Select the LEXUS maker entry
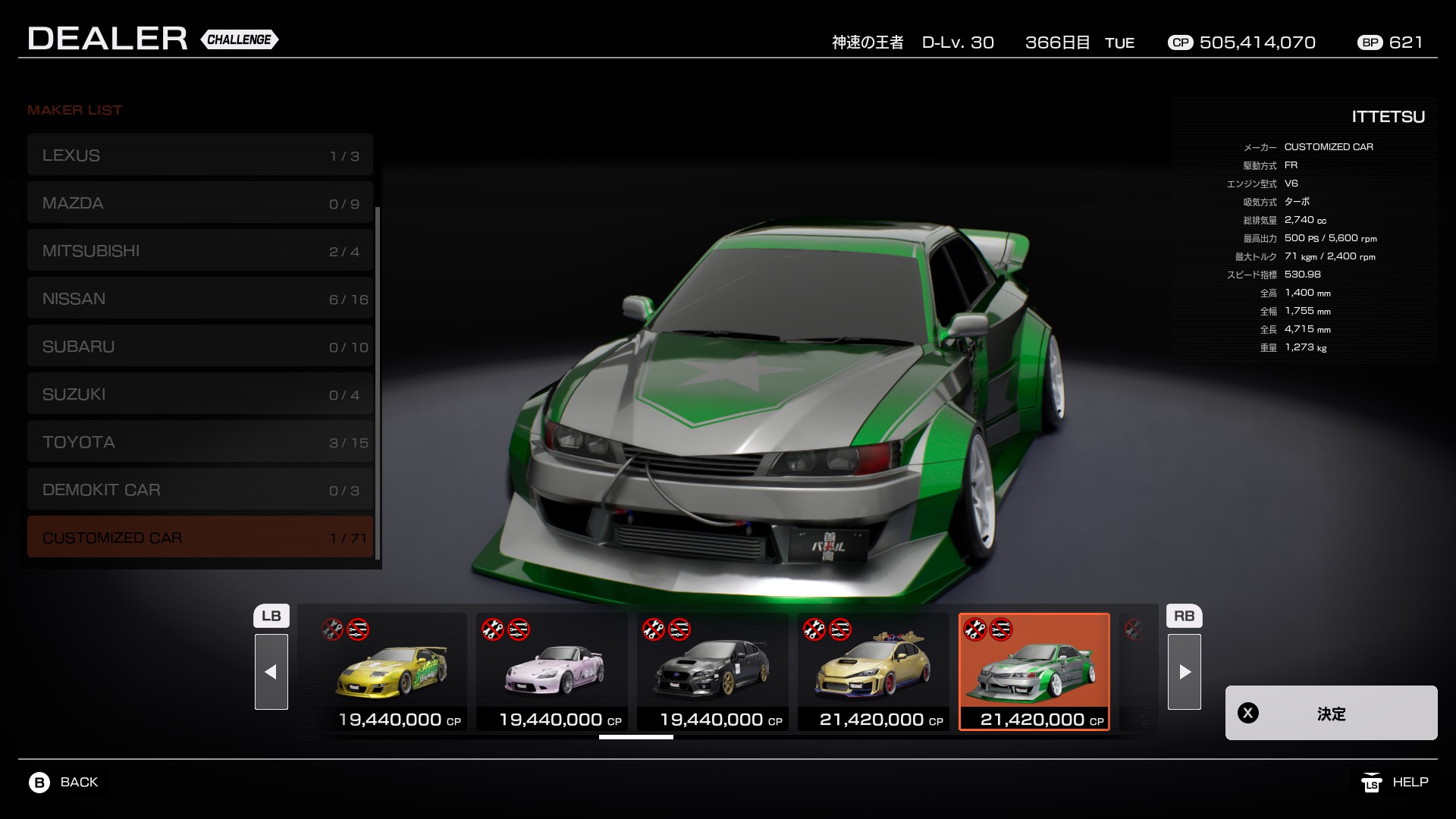Screen dimensions: 1456x819 (x=200, y=155)
